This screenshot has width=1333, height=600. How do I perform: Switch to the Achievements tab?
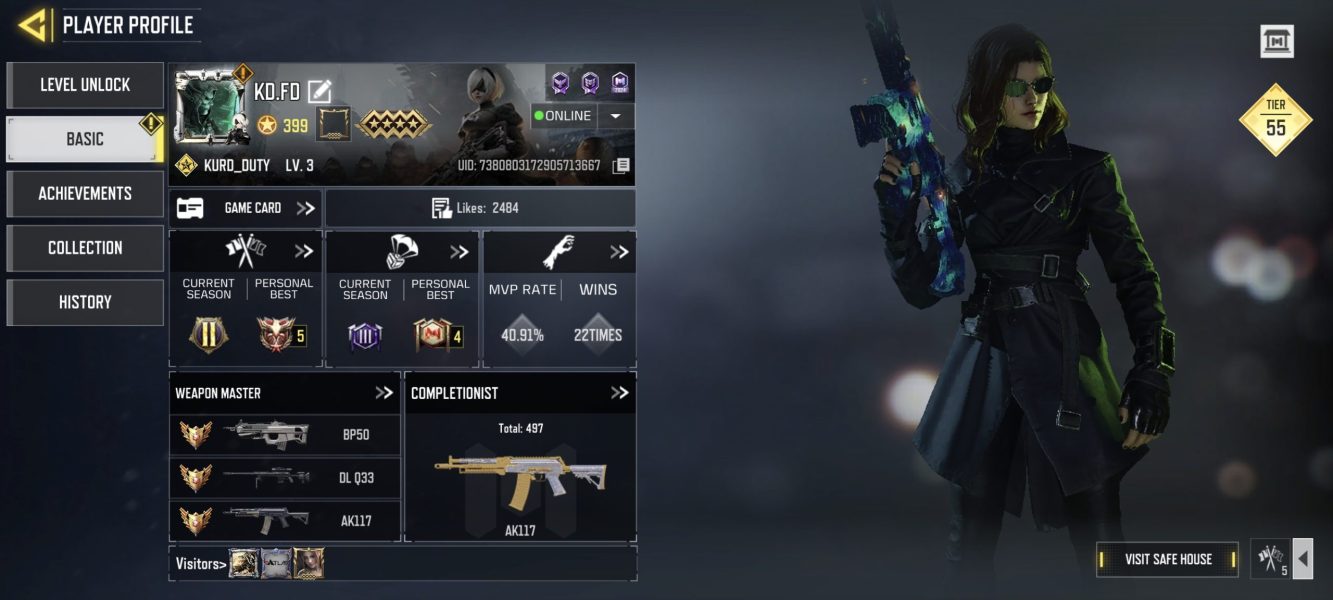[x=85, y=193]
